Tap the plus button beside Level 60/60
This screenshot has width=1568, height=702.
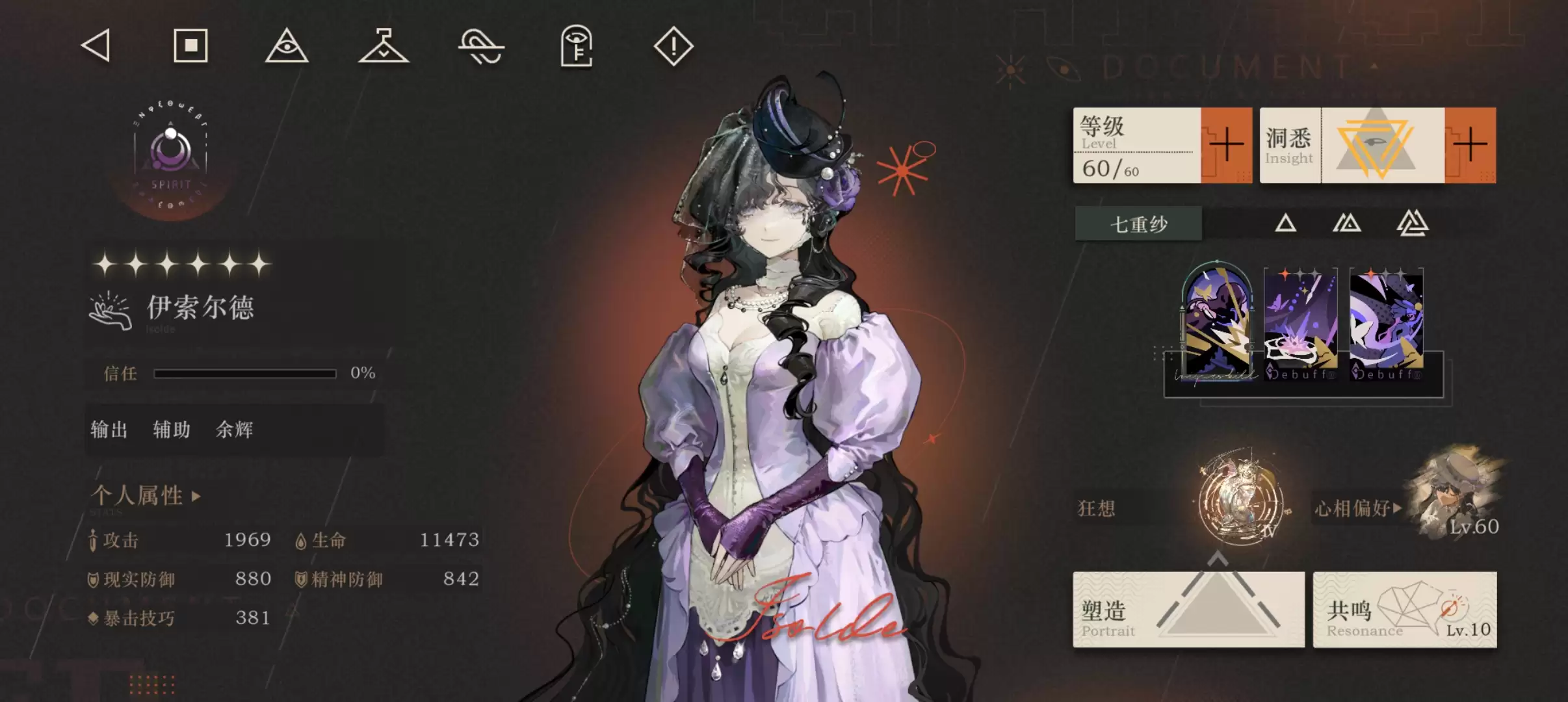tap(1226, 145)
